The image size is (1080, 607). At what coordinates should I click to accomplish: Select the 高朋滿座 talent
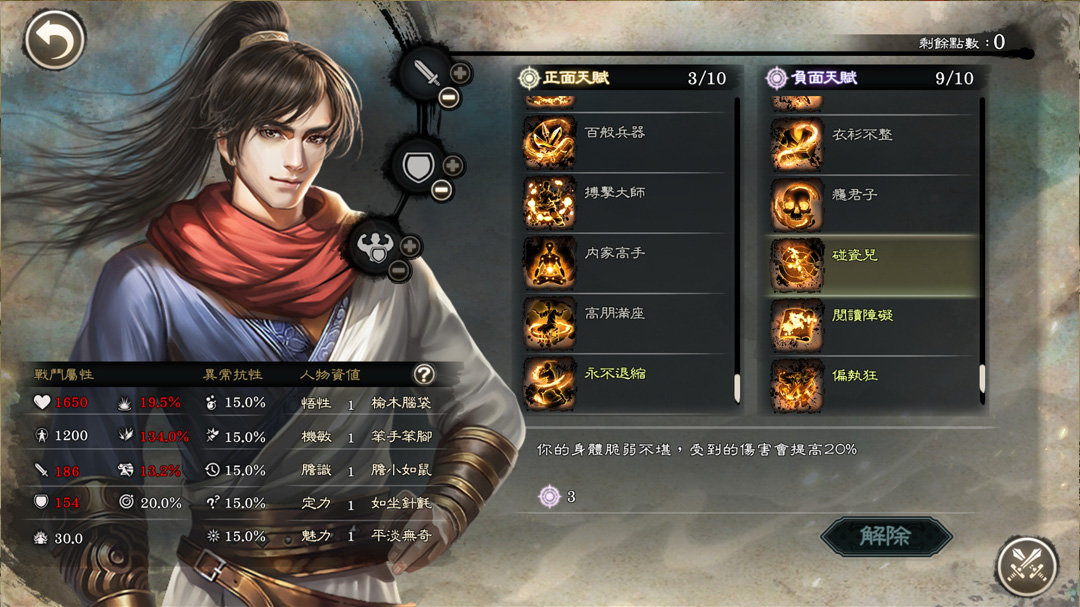(630, 323)
